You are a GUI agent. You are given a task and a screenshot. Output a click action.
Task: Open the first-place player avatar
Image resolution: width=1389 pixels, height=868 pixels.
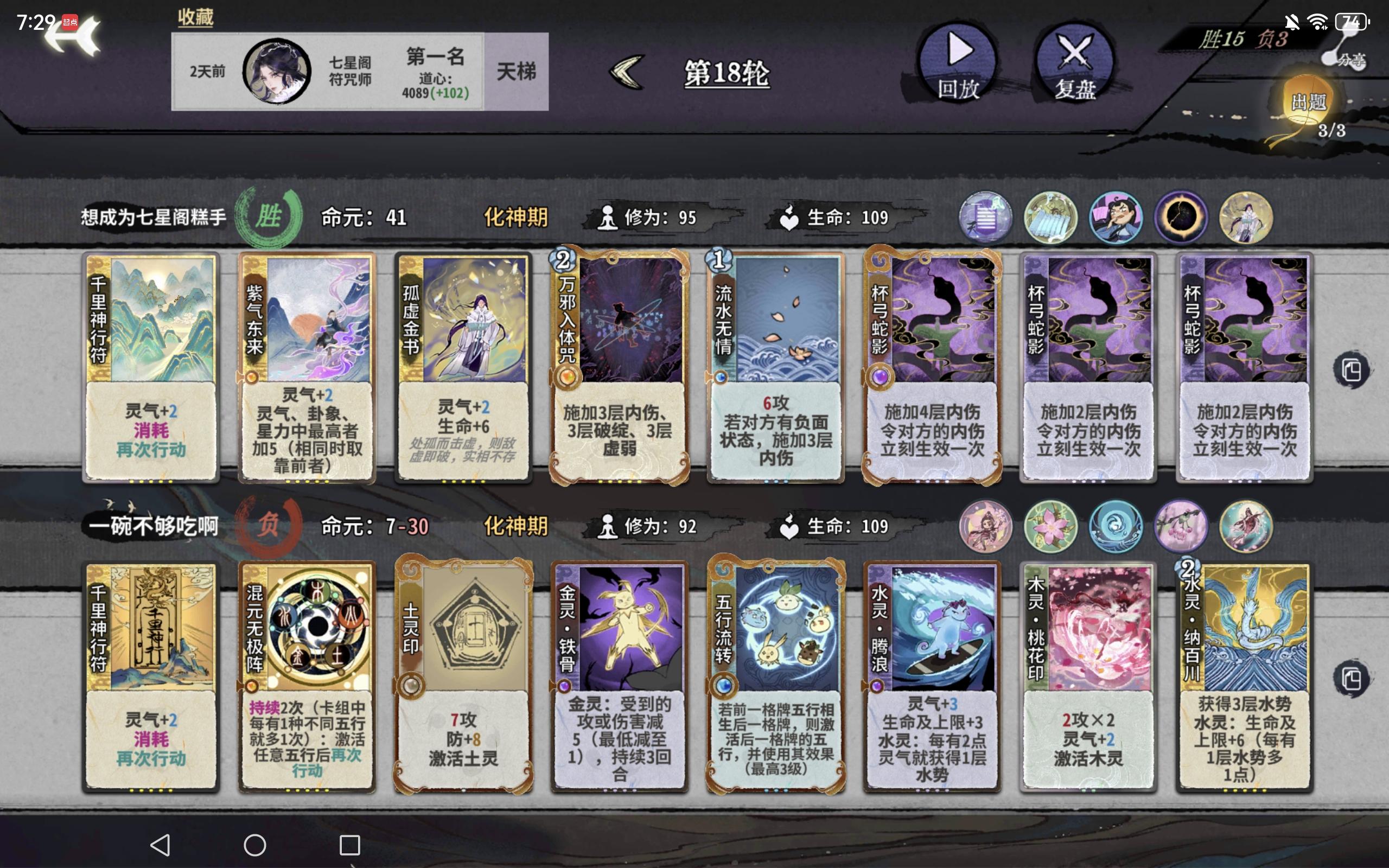pos(278,71)
